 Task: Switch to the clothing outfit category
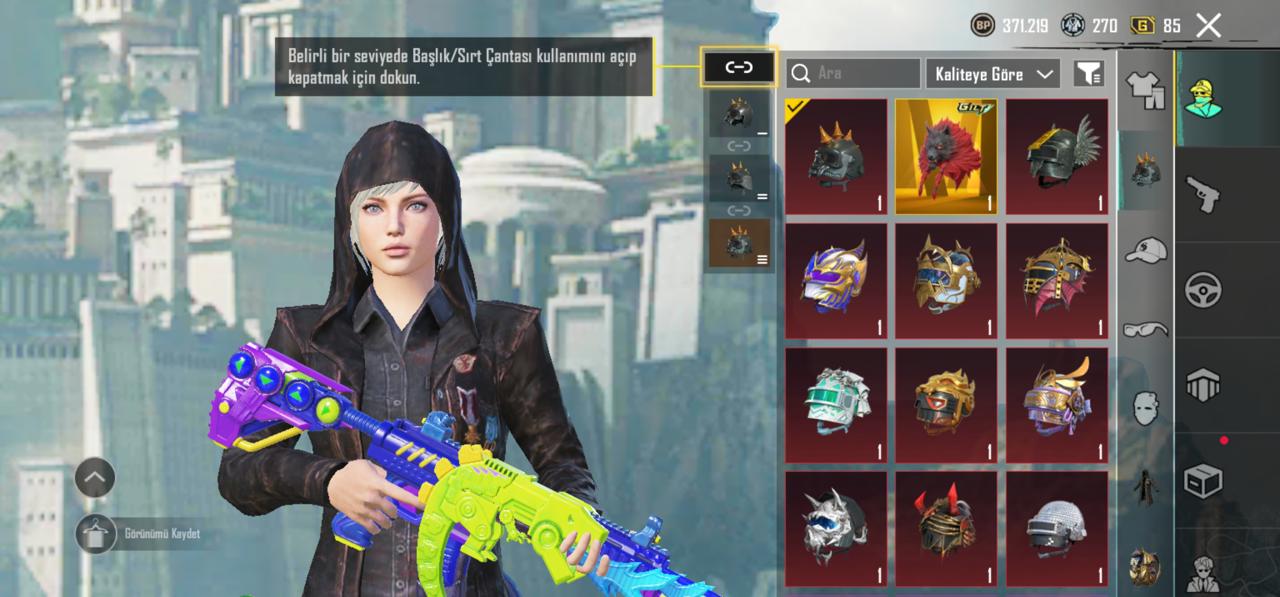1145,90
